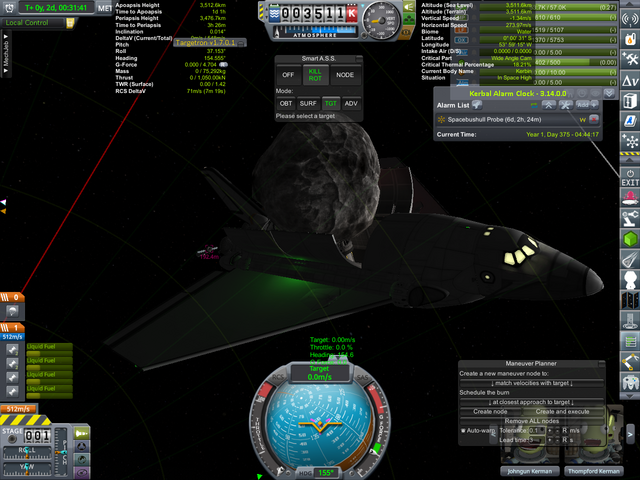Select Thompford Kerman crew portrait button

tap(590, 472)
